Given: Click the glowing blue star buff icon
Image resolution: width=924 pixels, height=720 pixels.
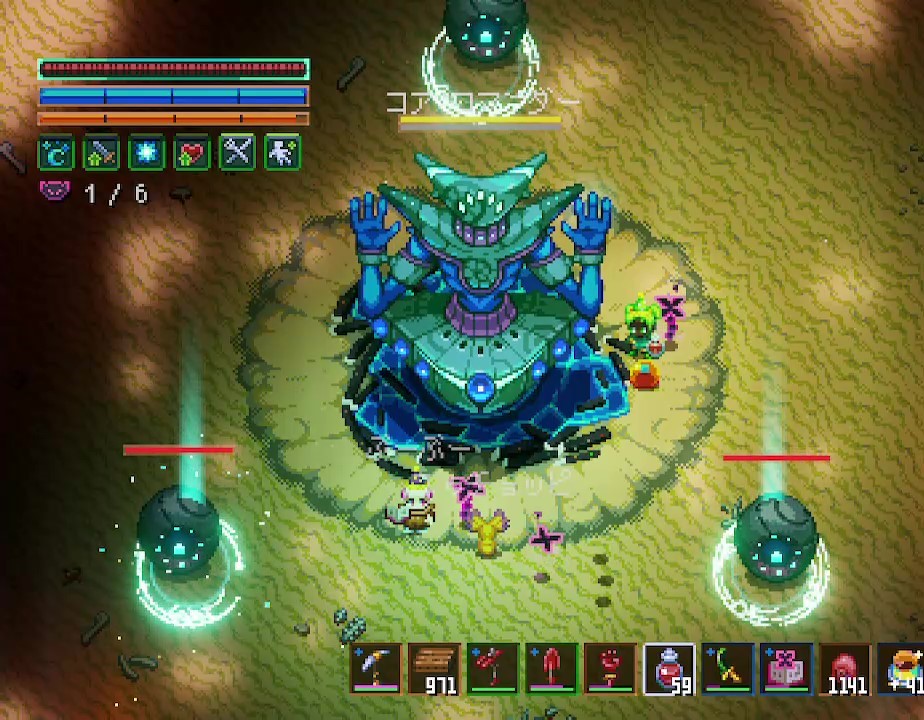Looking at the screenshot, I should [147, 153].
